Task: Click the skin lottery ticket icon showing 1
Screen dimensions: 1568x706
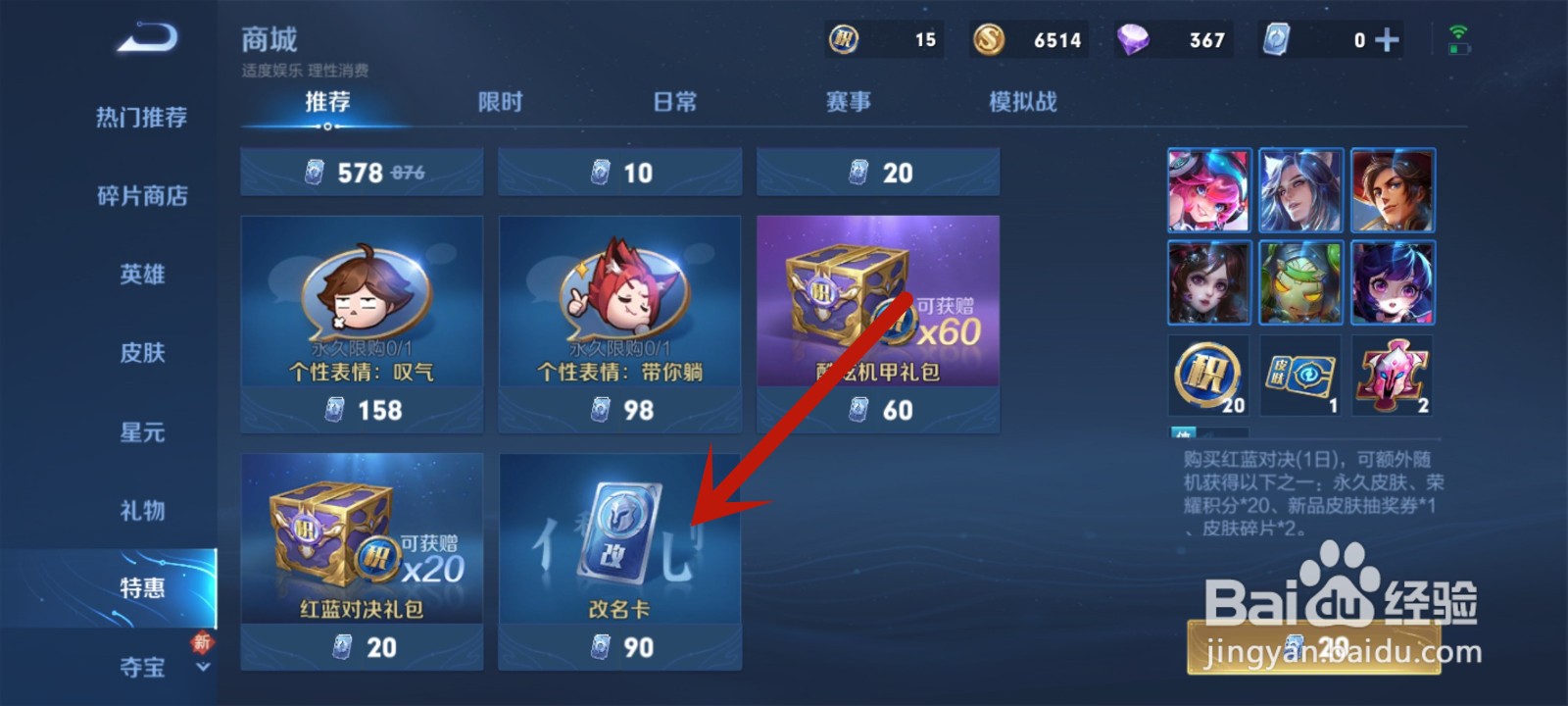Action: (x=1299, y=376)
